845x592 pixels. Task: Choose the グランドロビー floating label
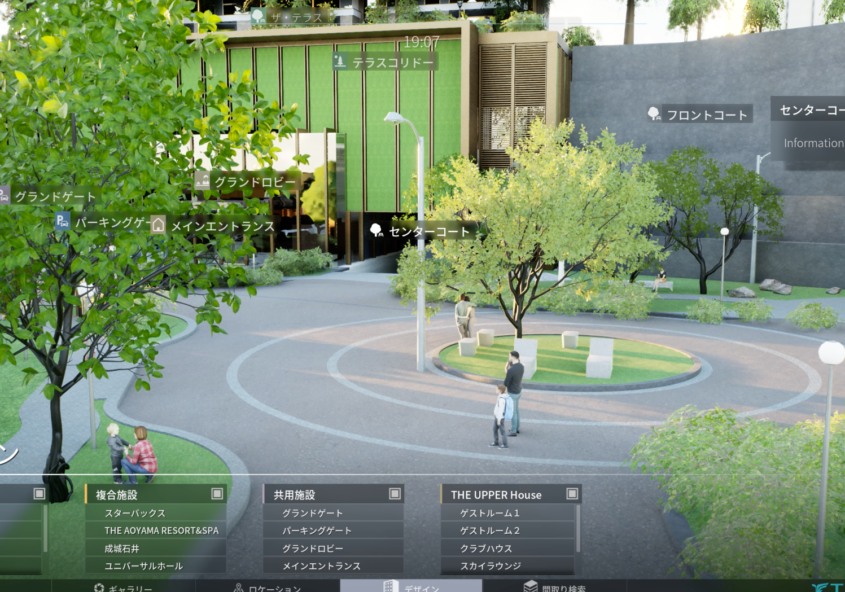(247, 182)
